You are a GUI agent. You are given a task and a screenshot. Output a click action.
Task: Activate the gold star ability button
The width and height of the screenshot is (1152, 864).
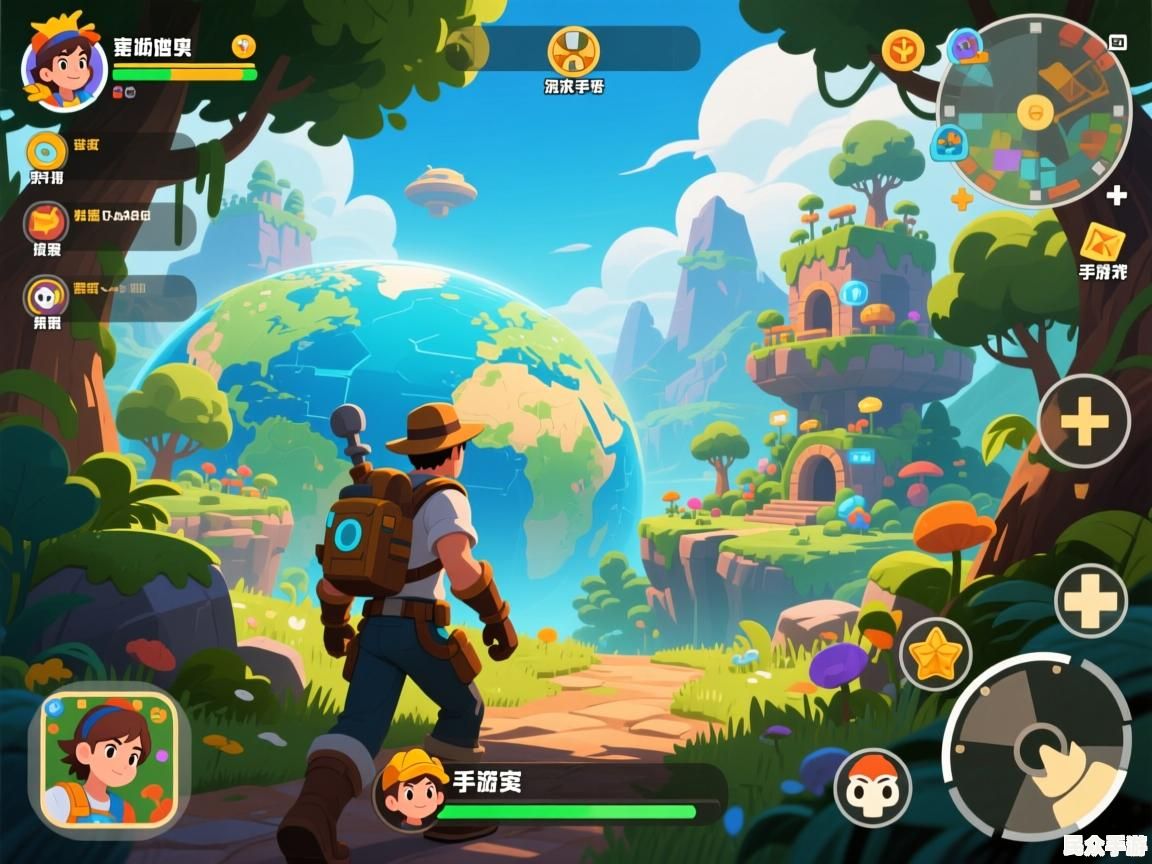click(936, 655)
